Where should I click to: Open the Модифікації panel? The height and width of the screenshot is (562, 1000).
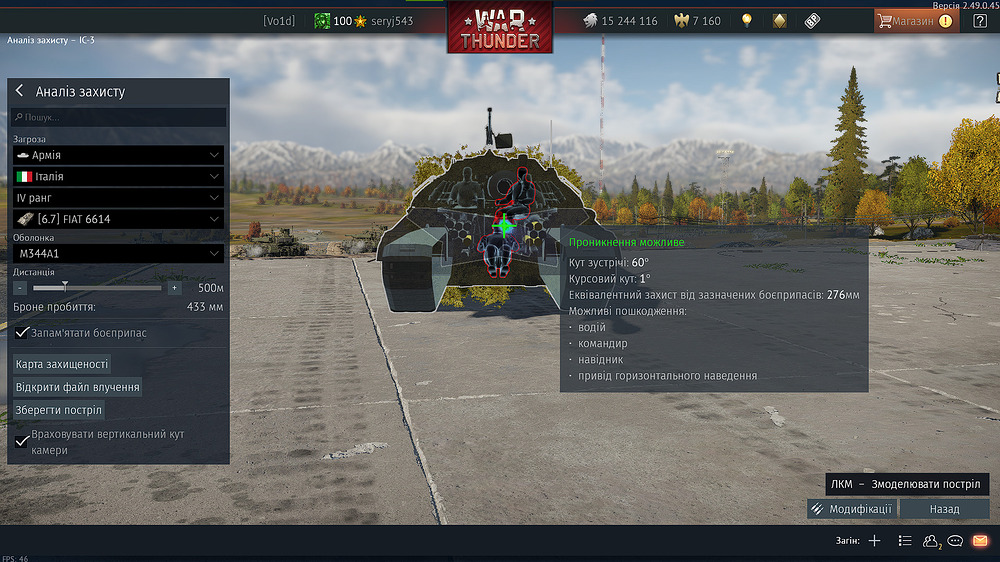[852, 509]
